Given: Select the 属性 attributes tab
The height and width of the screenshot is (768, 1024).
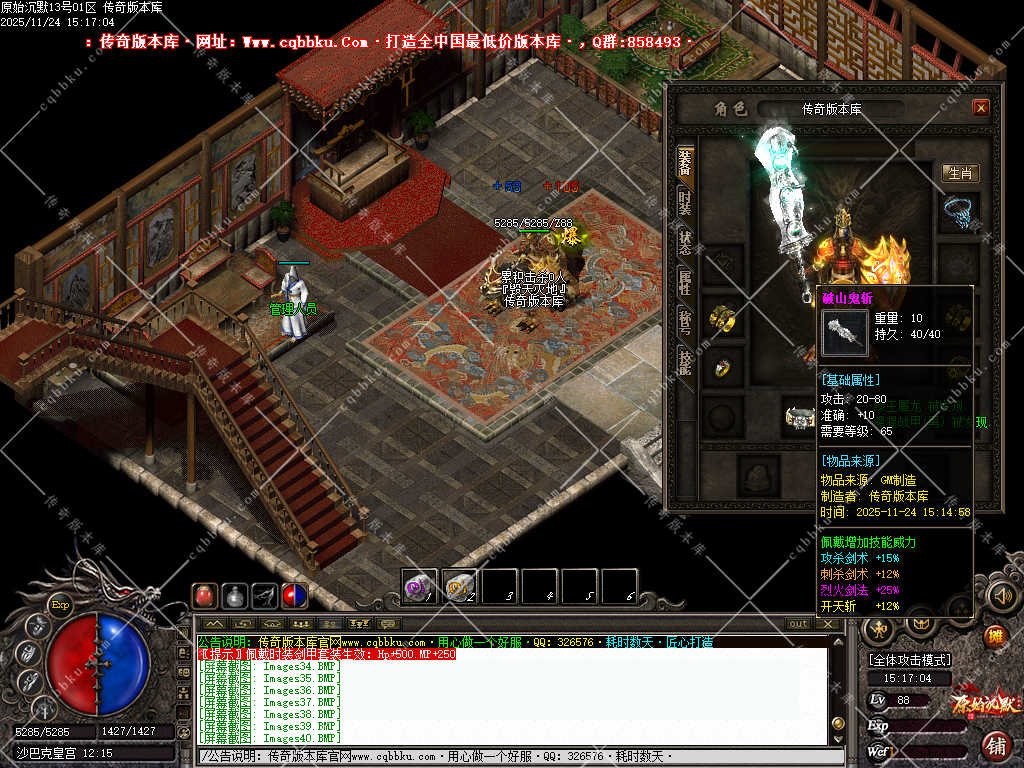Looking at the screenshot, I should (685, 282).
